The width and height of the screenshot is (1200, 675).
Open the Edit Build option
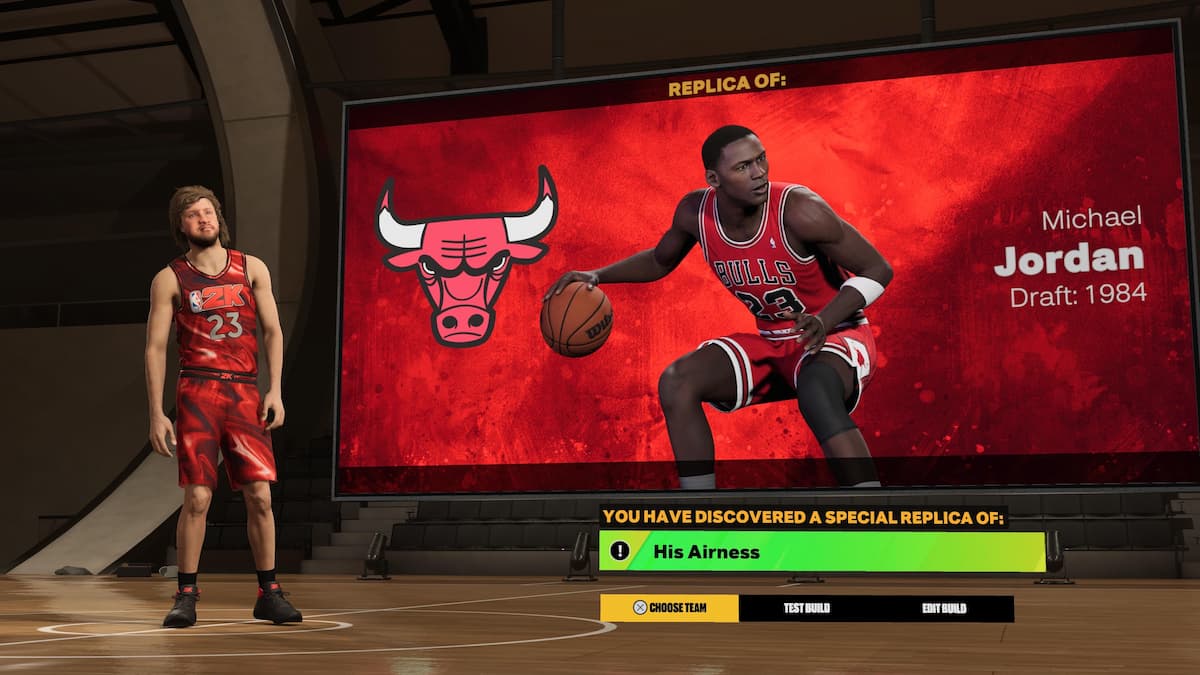click(944, 608)
